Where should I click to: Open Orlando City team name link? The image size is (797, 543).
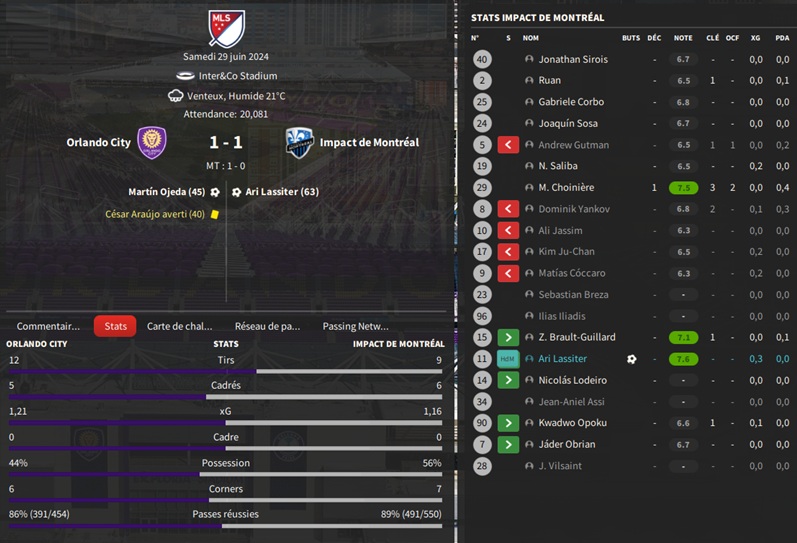coord(98,142)
